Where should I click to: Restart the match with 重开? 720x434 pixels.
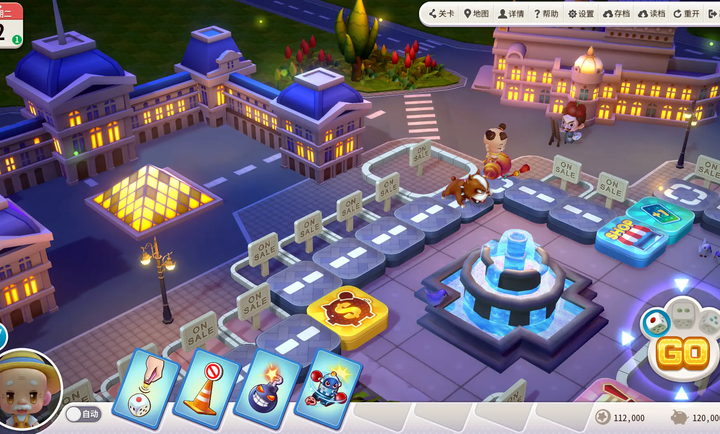click(687, 14)
